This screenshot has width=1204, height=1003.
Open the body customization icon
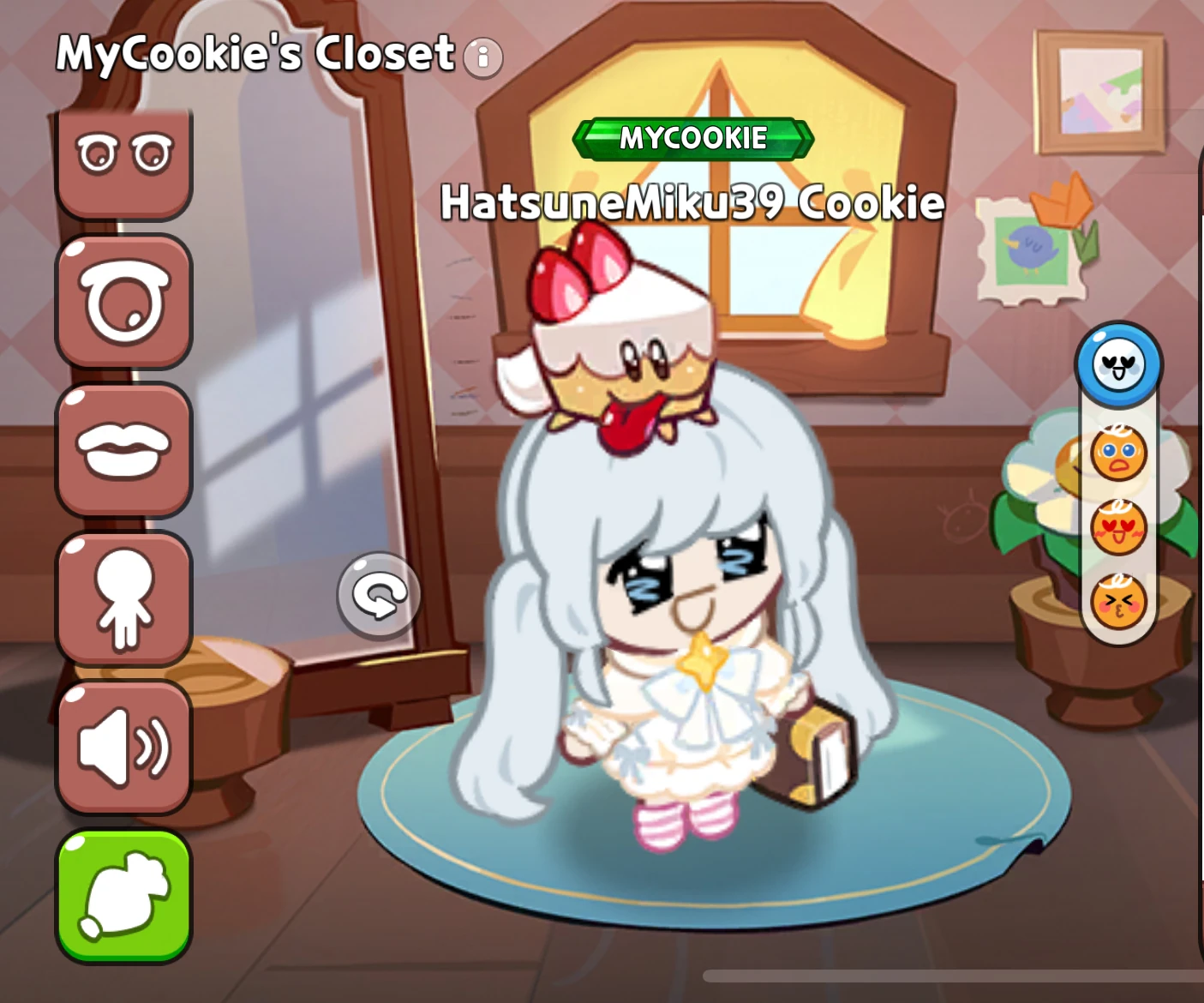coord(123,598)
